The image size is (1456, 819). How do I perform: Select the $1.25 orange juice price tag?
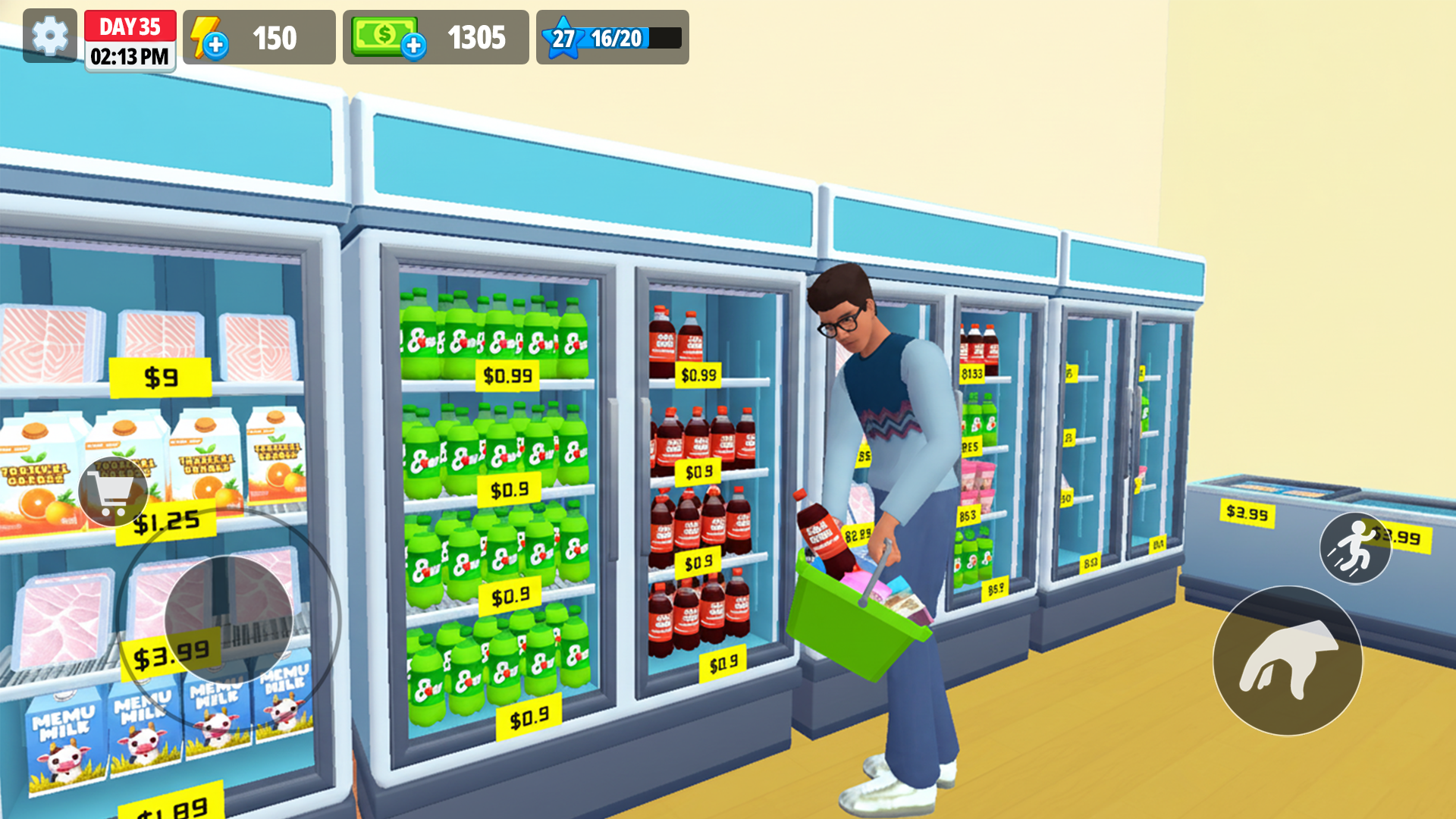pyautogui.click(x=165, y=522)
